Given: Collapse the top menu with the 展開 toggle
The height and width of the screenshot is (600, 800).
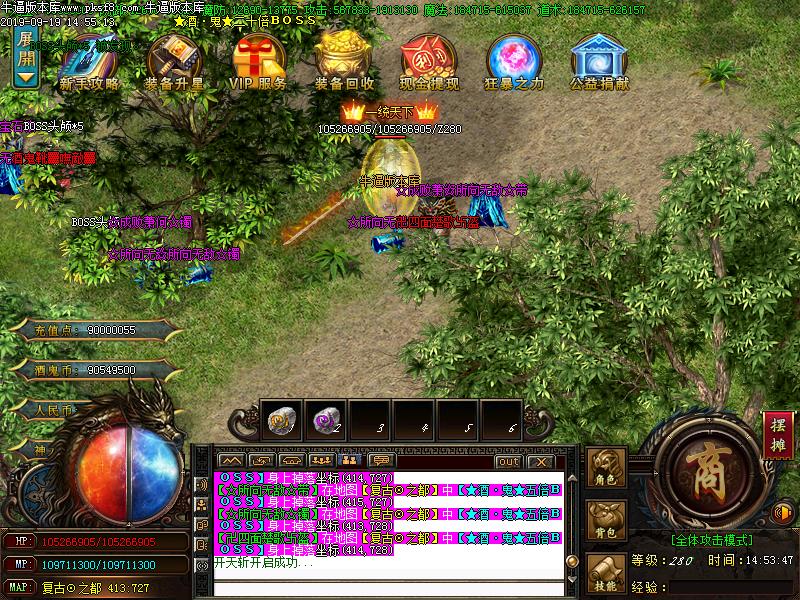Looking at the screenshot, I should pos(26,58).
